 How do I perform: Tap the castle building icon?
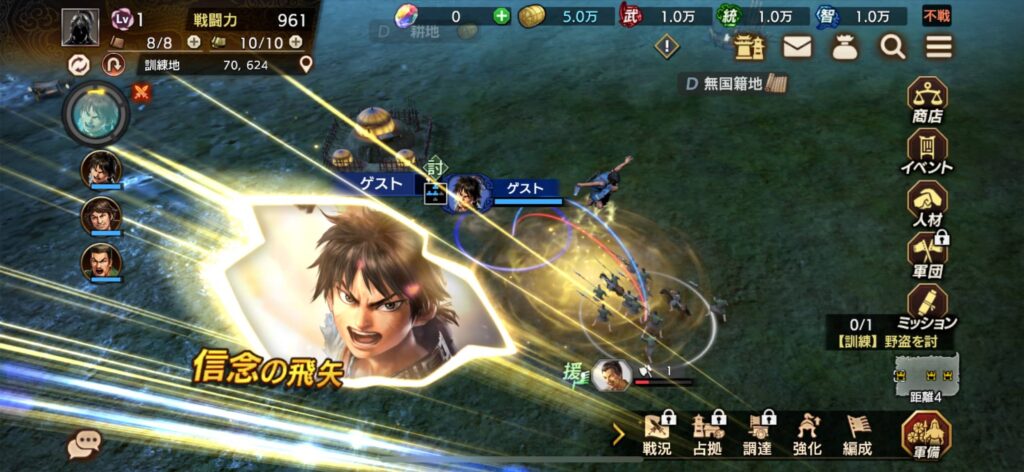[749, 46]
